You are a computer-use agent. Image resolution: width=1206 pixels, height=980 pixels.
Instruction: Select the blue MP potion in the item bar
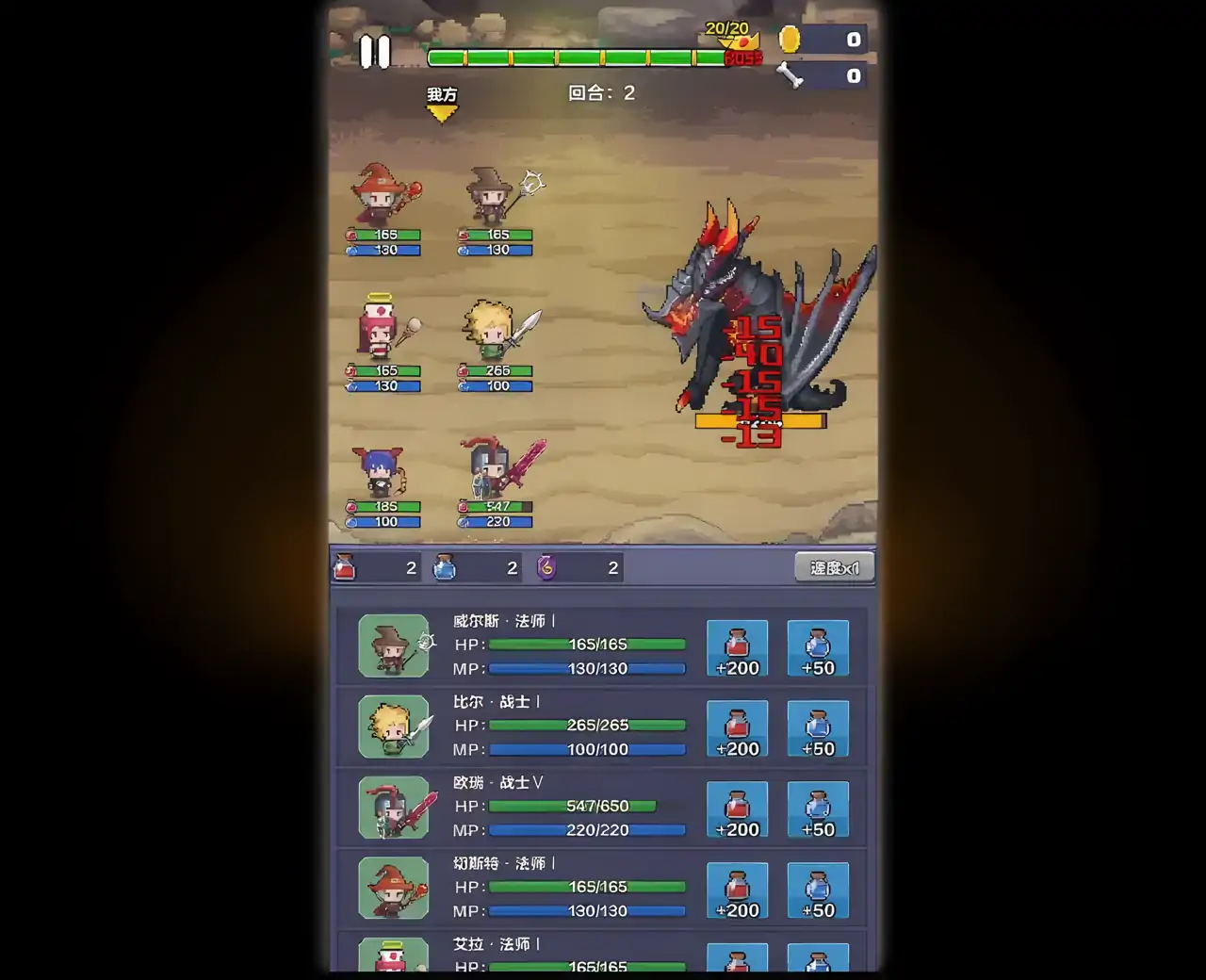tap(445, 567)
